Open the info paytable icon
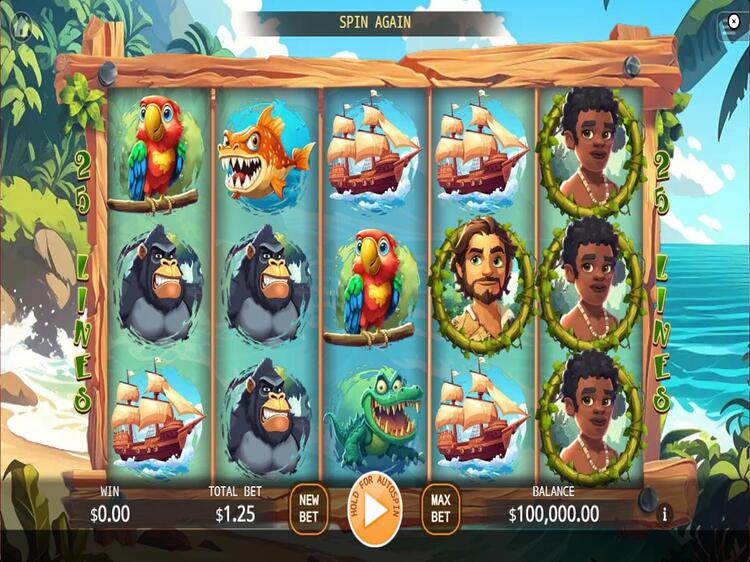750x562 pixels. coord(665,514)
